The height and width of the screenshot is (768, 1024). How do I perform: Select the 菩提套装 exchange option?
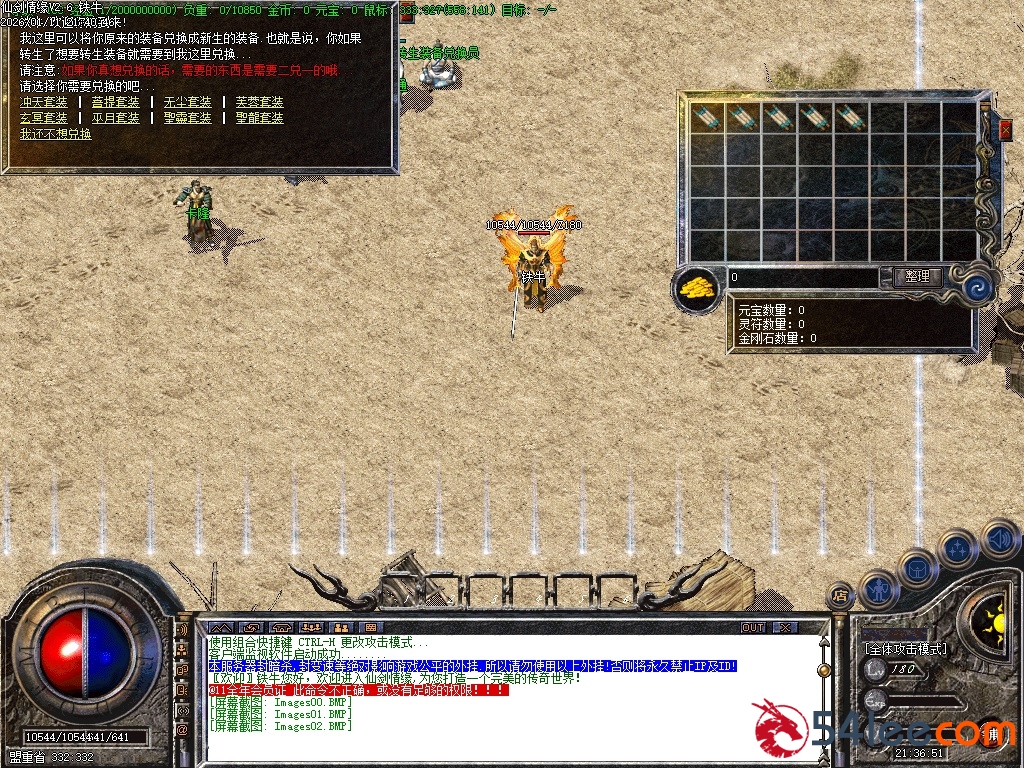116,102
